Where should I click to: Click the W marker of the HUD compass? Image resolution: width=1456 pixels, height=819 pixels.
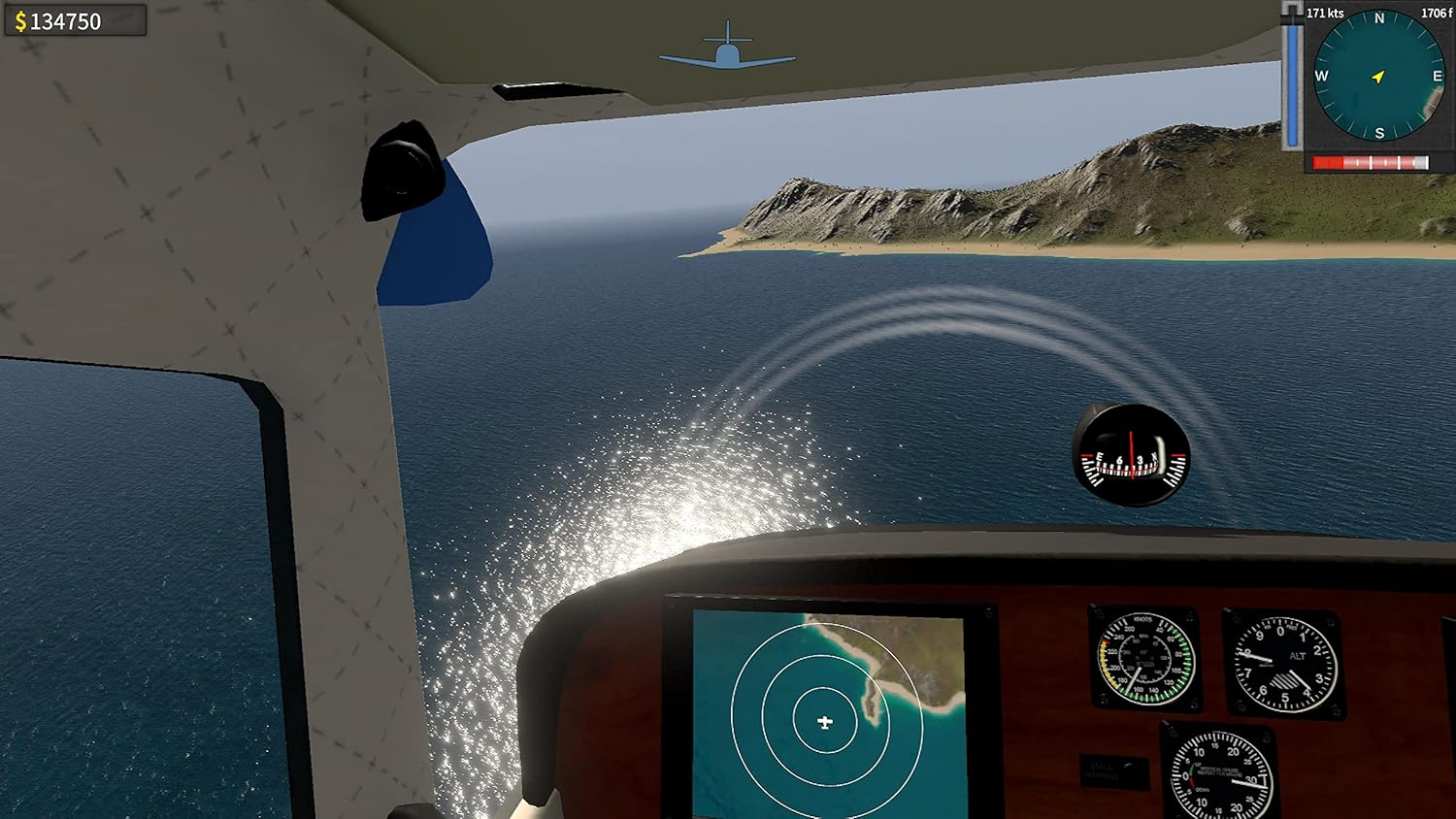tap(1320, 74)
